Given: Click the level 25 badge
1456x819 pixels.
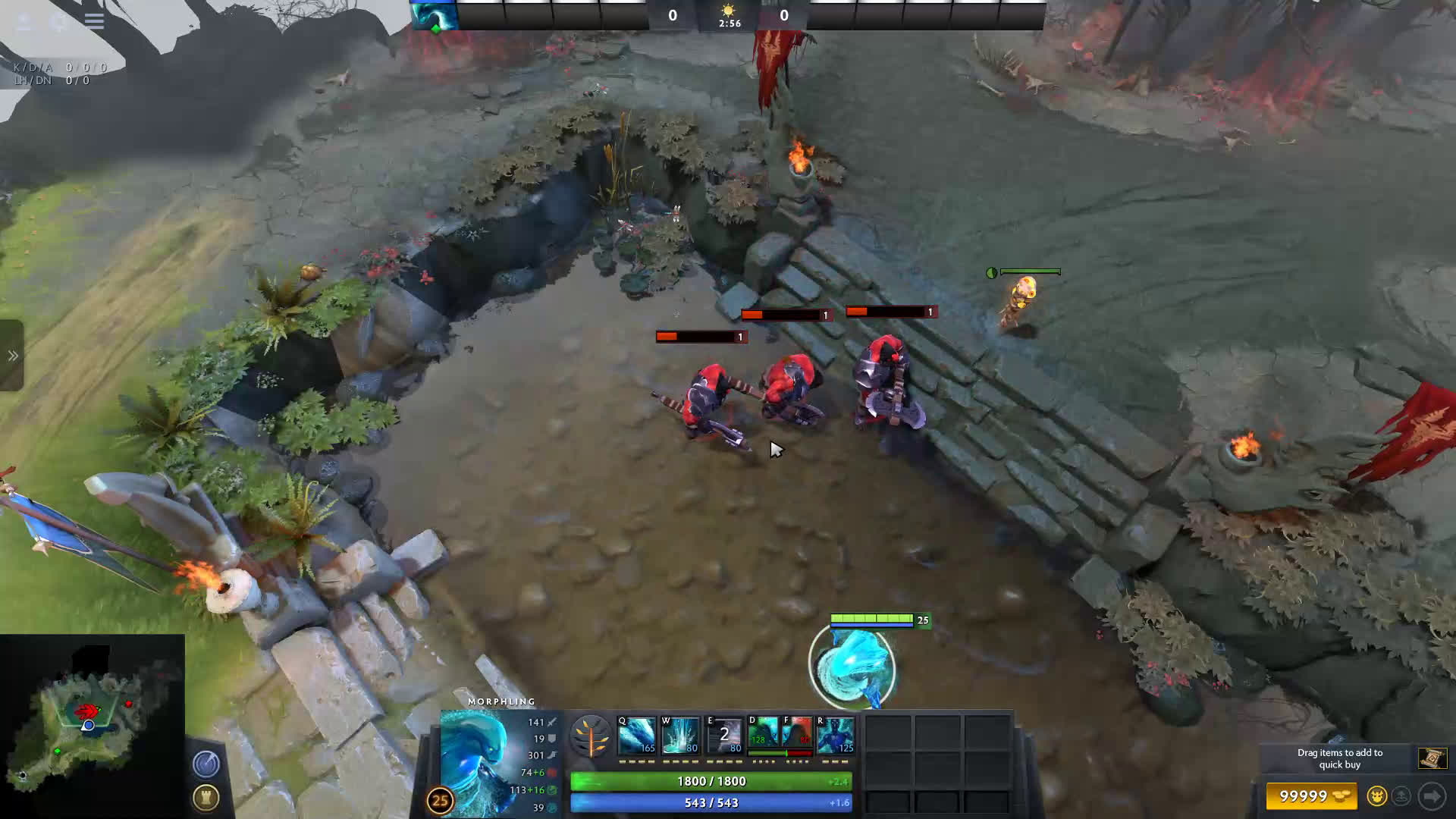Looking at the screenshot, I should coord(440,800).
